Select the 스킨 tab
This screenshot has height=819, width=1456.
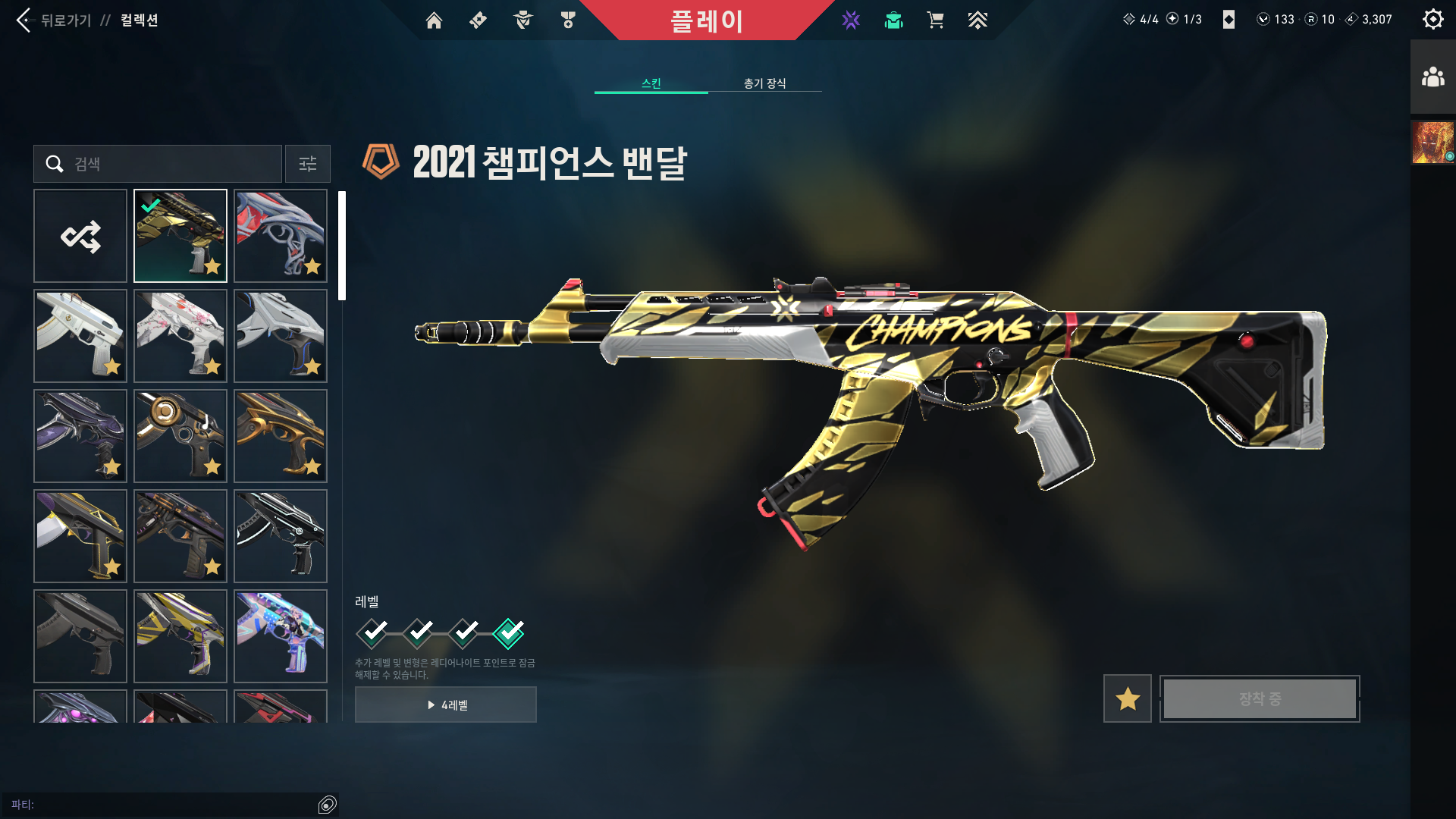[x=651, y=83]
